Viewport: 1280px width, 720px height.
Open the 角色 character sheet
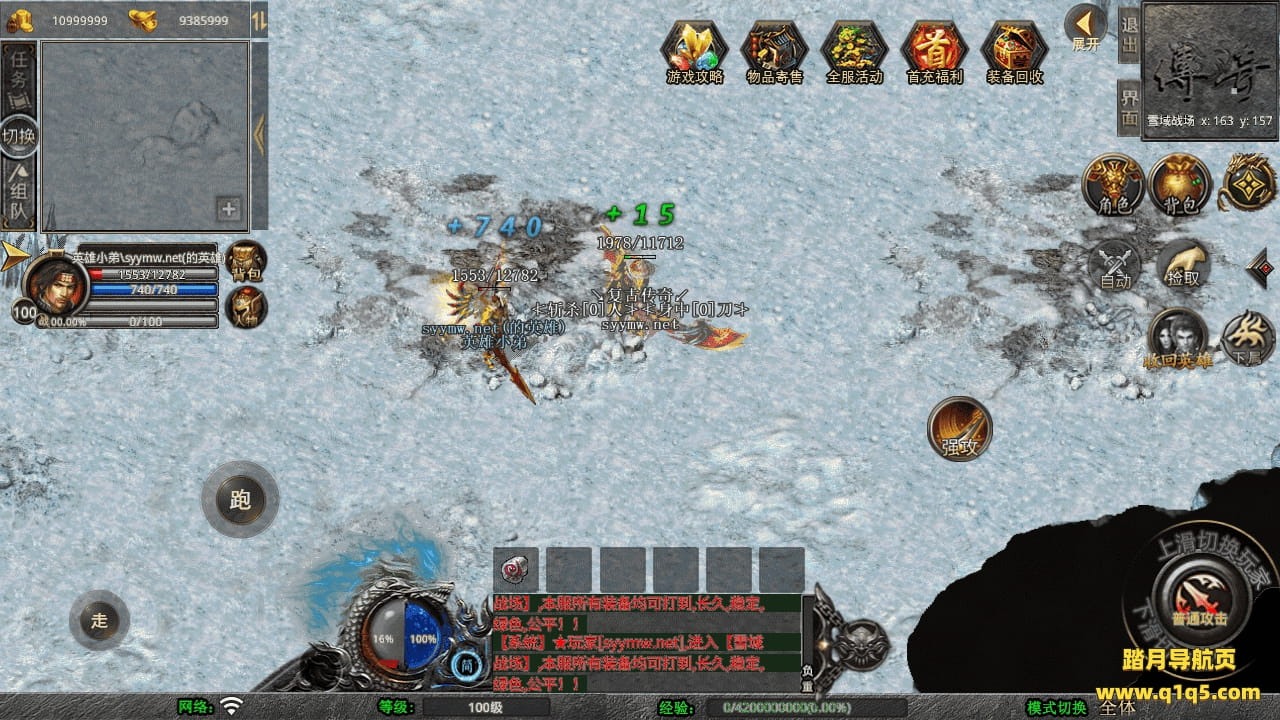pyautogui.click(x=1114, y=184)
